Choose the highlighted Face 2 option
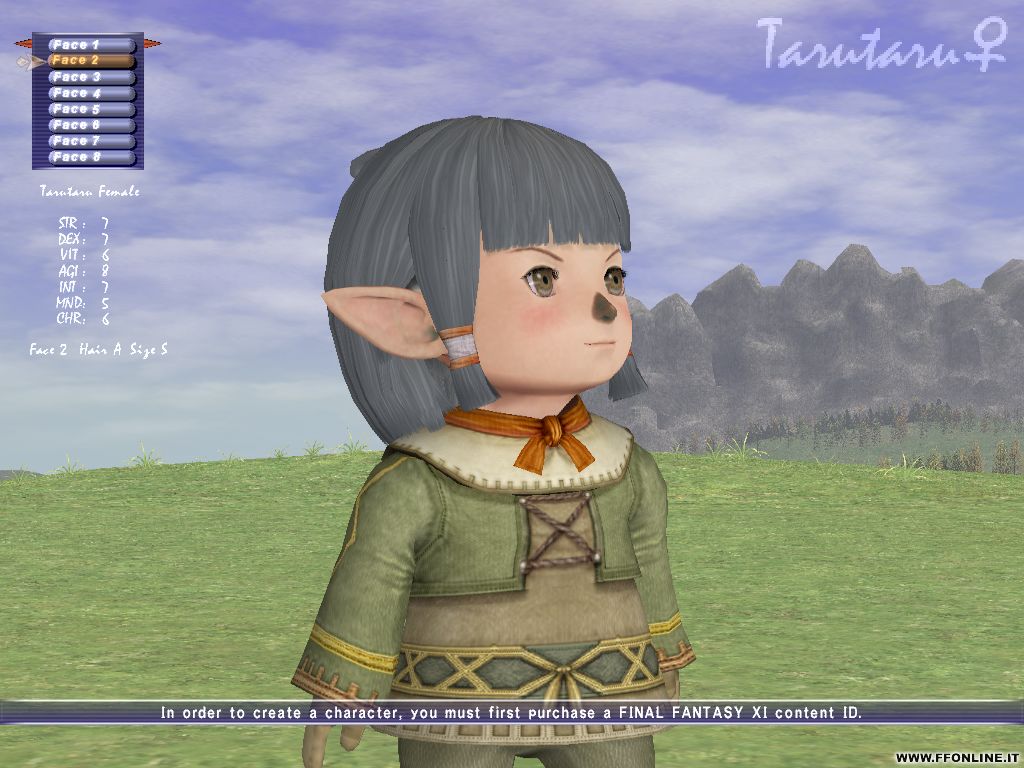Viewport: 1024px width, 768px height. point(92,61)
